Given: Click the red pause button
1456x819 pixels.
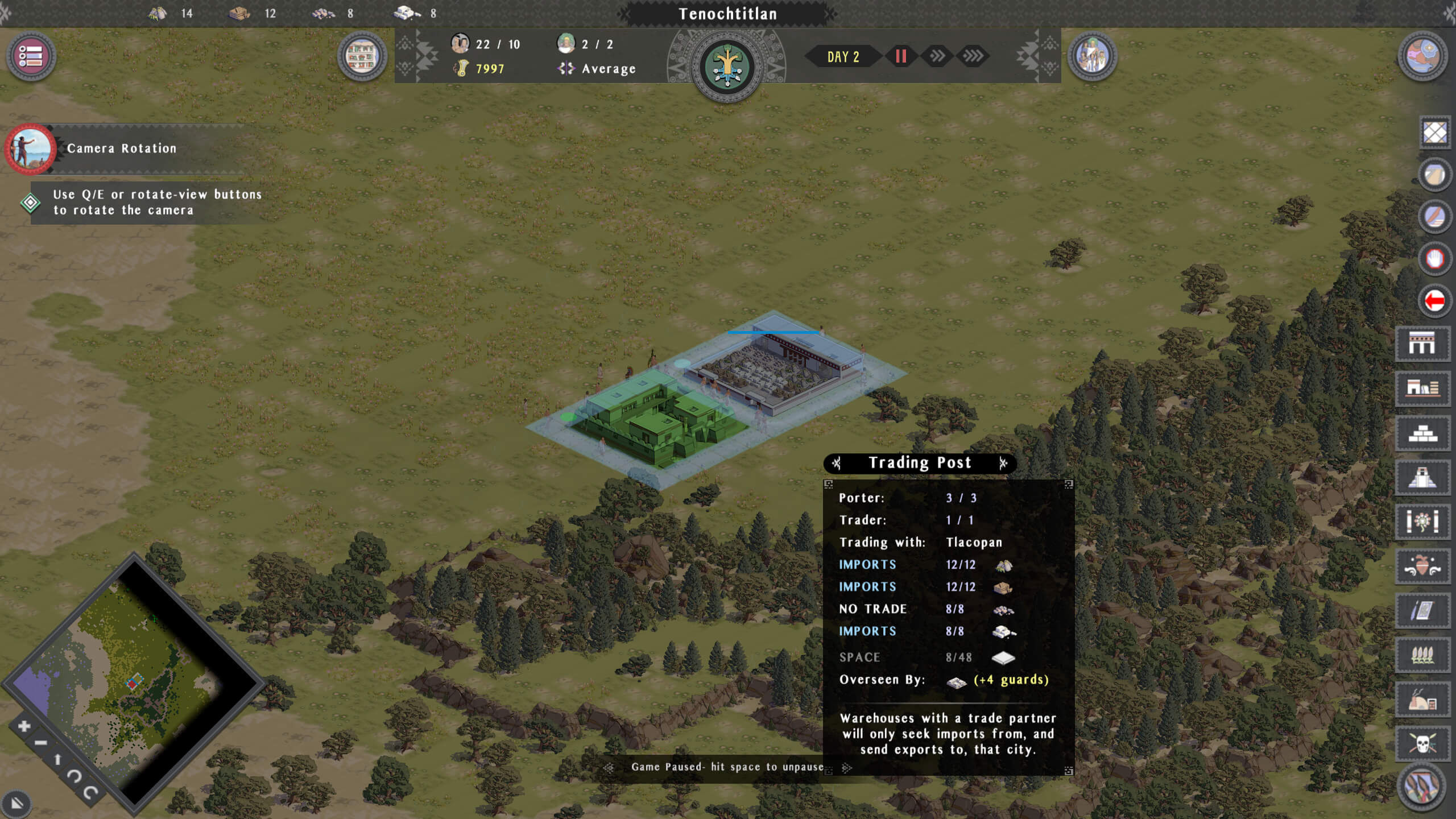Looking at the screenshot, I should click(x=901, y=56).
